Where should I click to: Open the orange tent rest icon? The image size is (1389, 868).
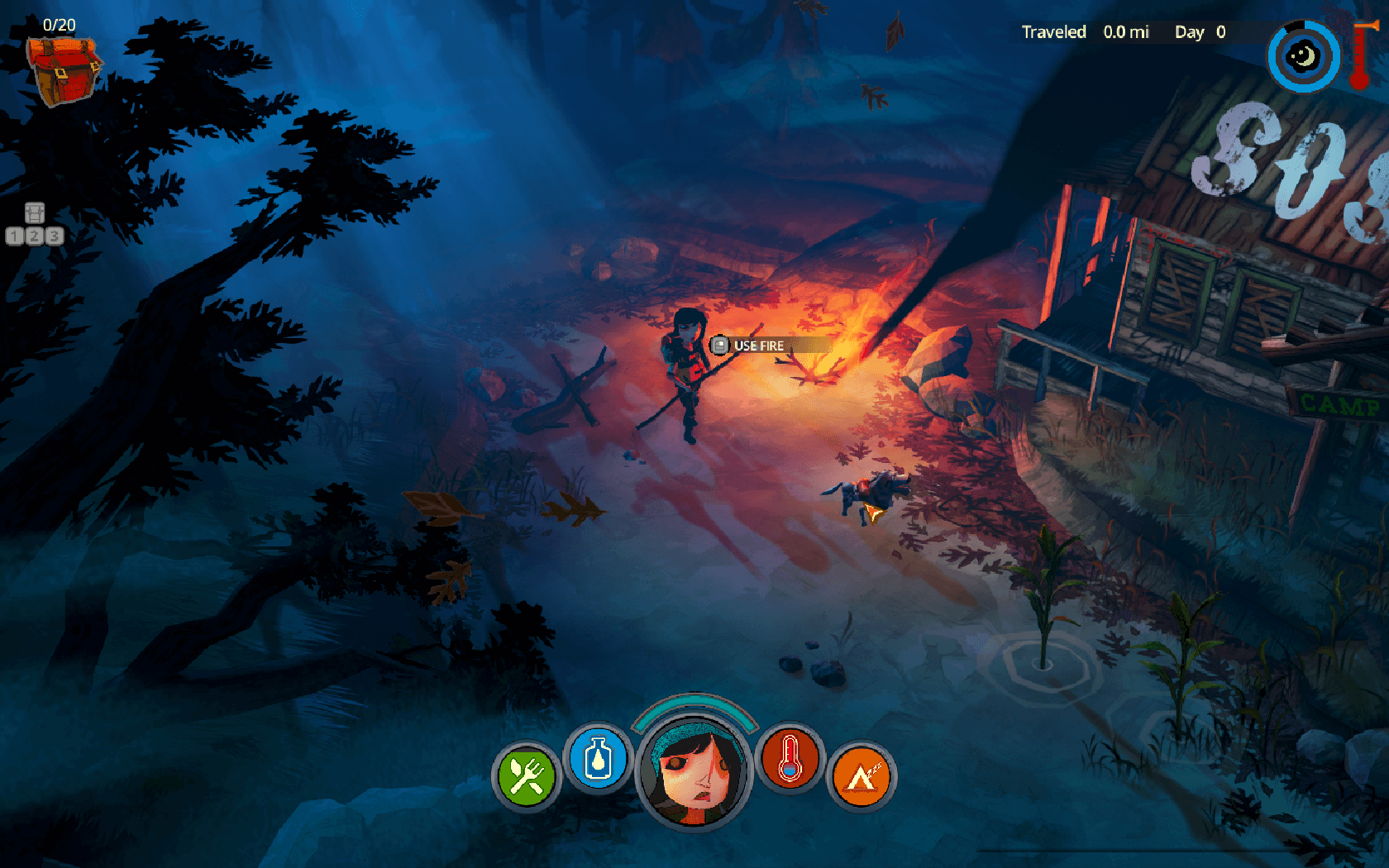(x=861, y=776)
